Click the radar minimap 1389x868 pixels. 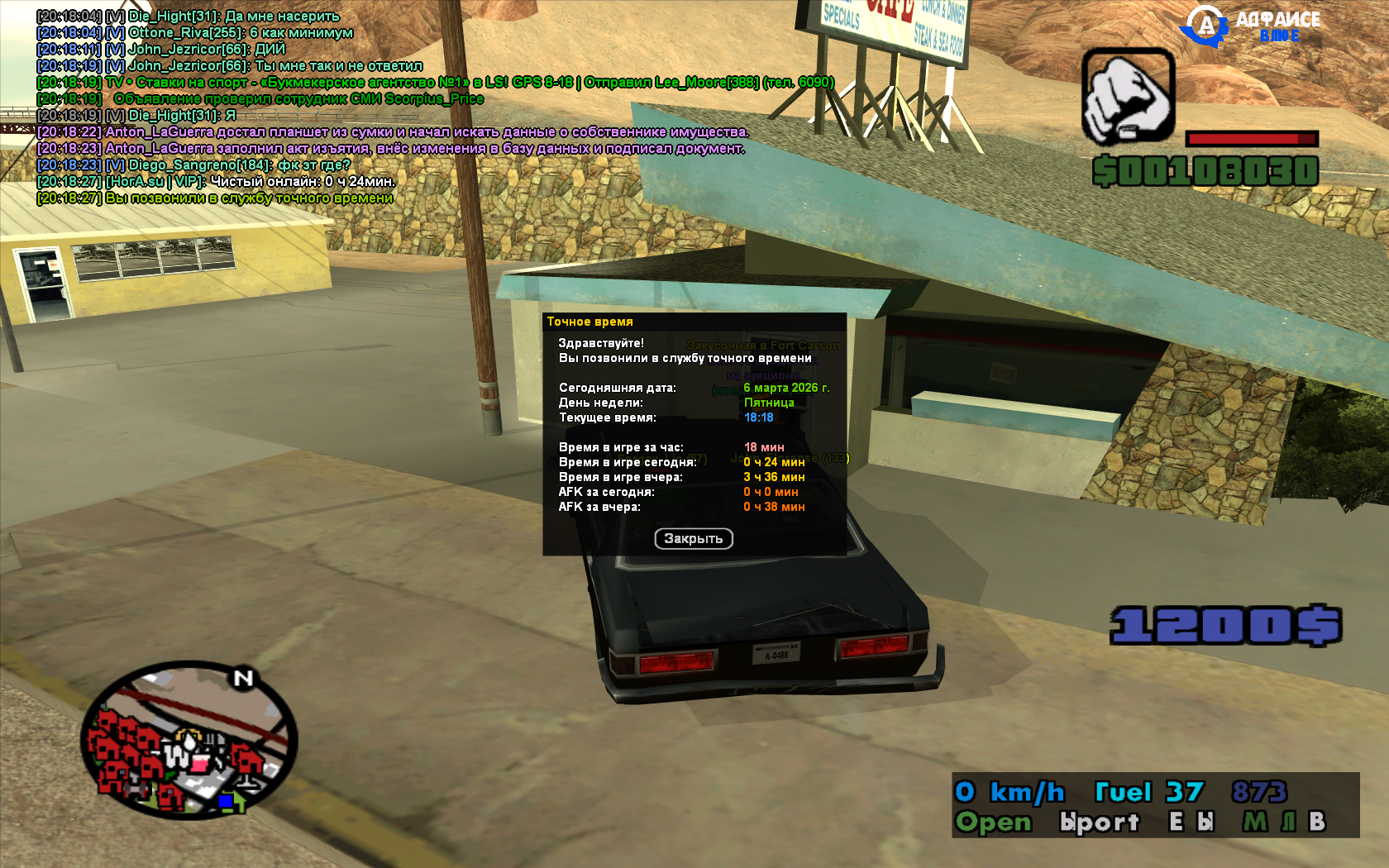tap(189, 741)
